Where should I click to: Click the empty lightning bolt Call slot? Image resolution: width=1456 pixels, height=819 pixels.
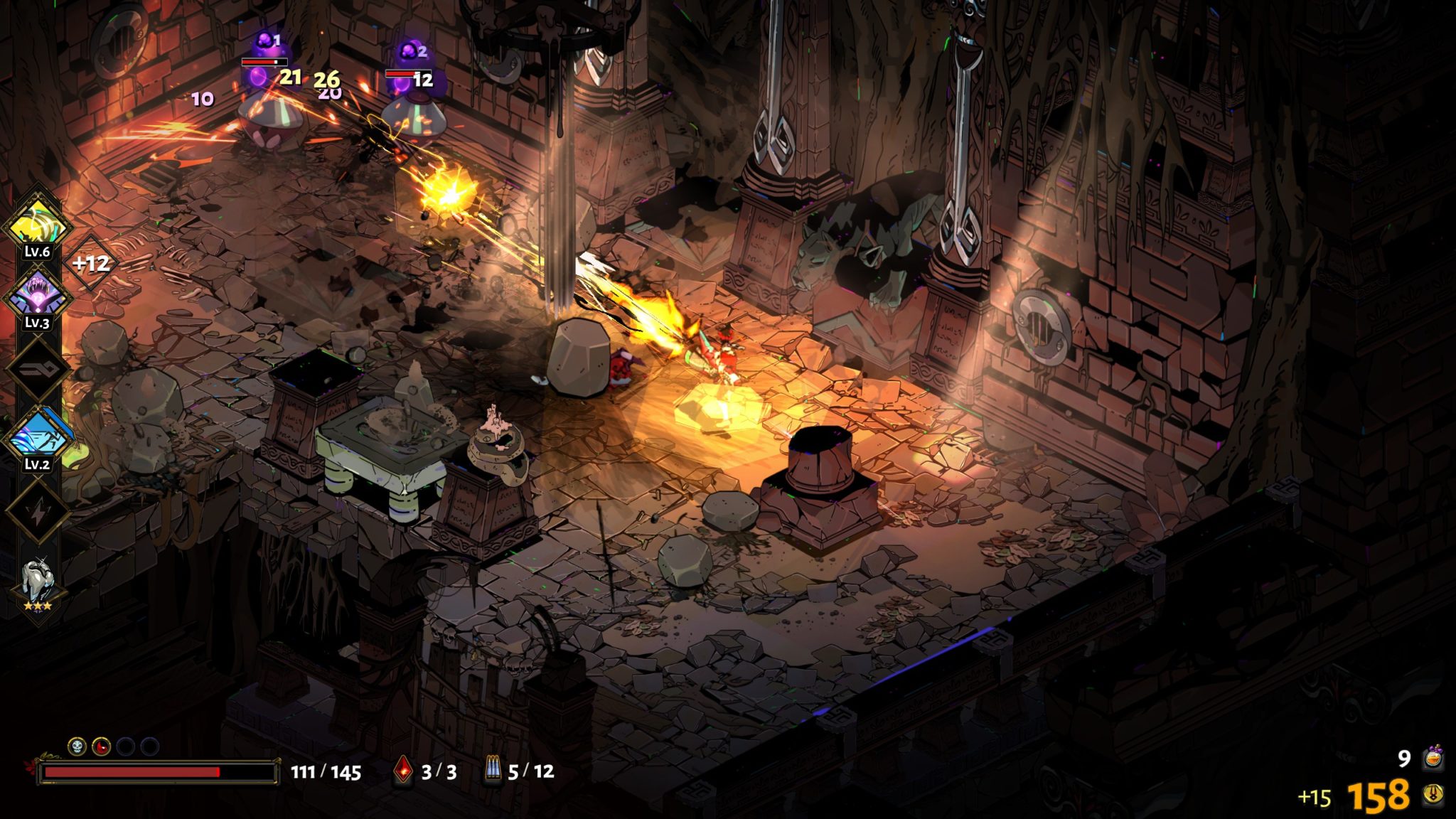coord(38,510)
